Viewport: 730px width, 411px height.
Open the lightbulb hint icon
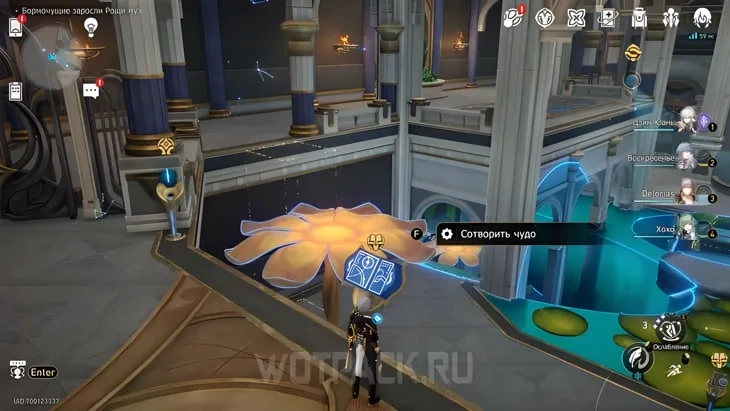tap(91, 27)
